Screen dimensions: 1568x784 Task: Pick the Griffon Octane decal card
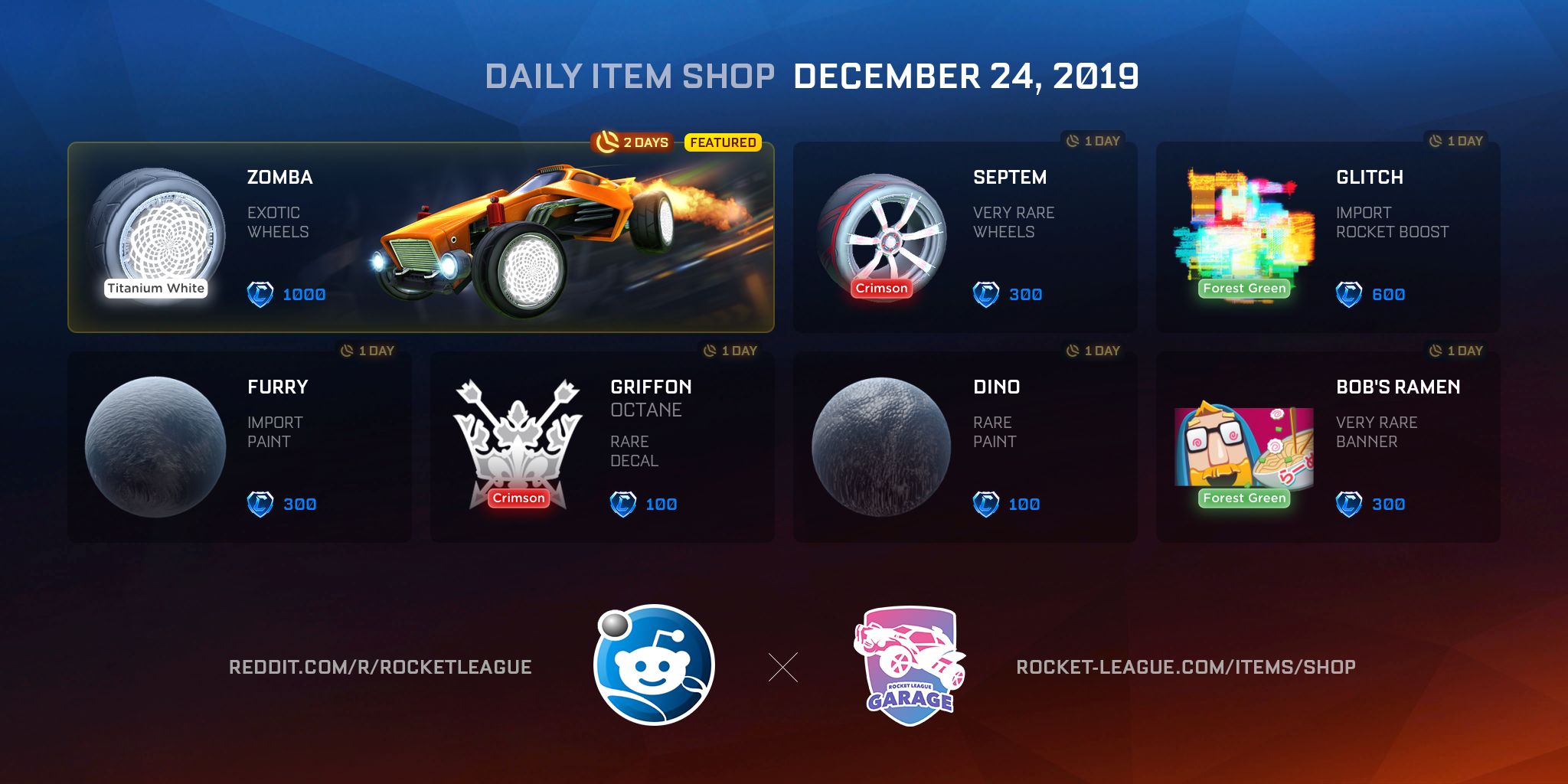pyautogui.click(x=602, y=447)
